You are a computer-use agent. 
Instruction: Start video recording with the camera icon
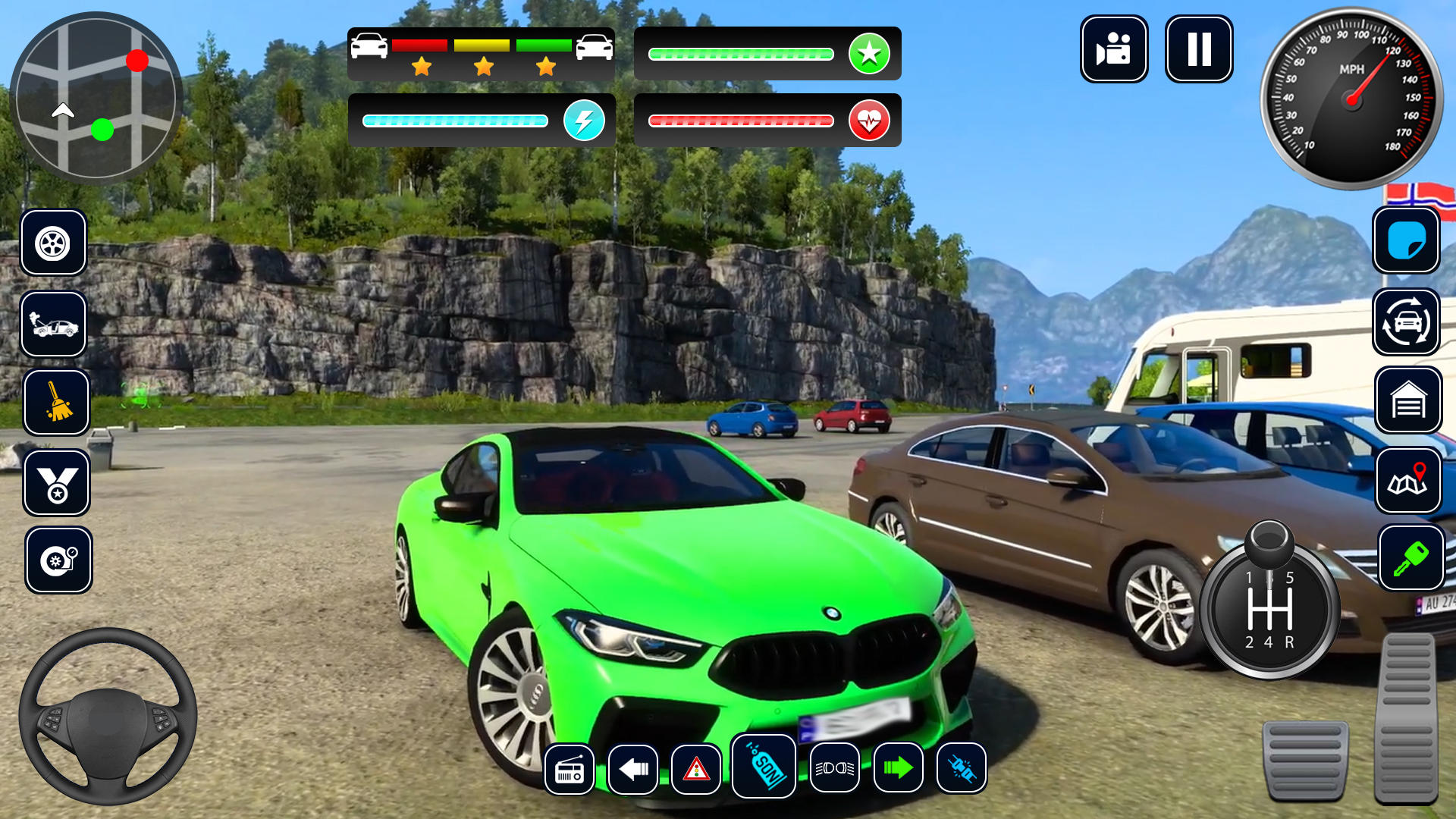(x=1114, y=49)
